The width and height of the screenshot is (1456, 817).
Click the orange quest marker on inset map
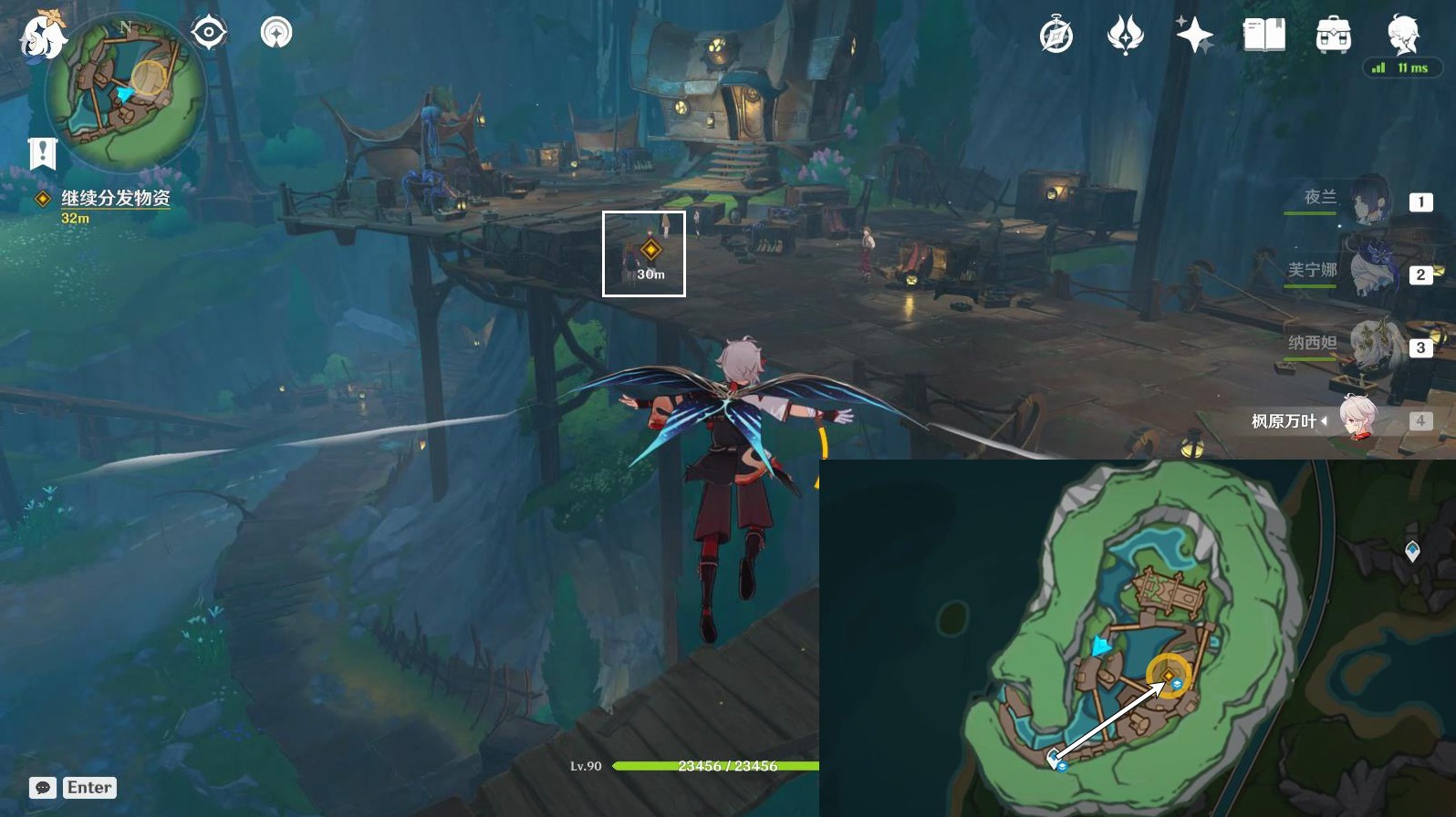click(1167, 676)
